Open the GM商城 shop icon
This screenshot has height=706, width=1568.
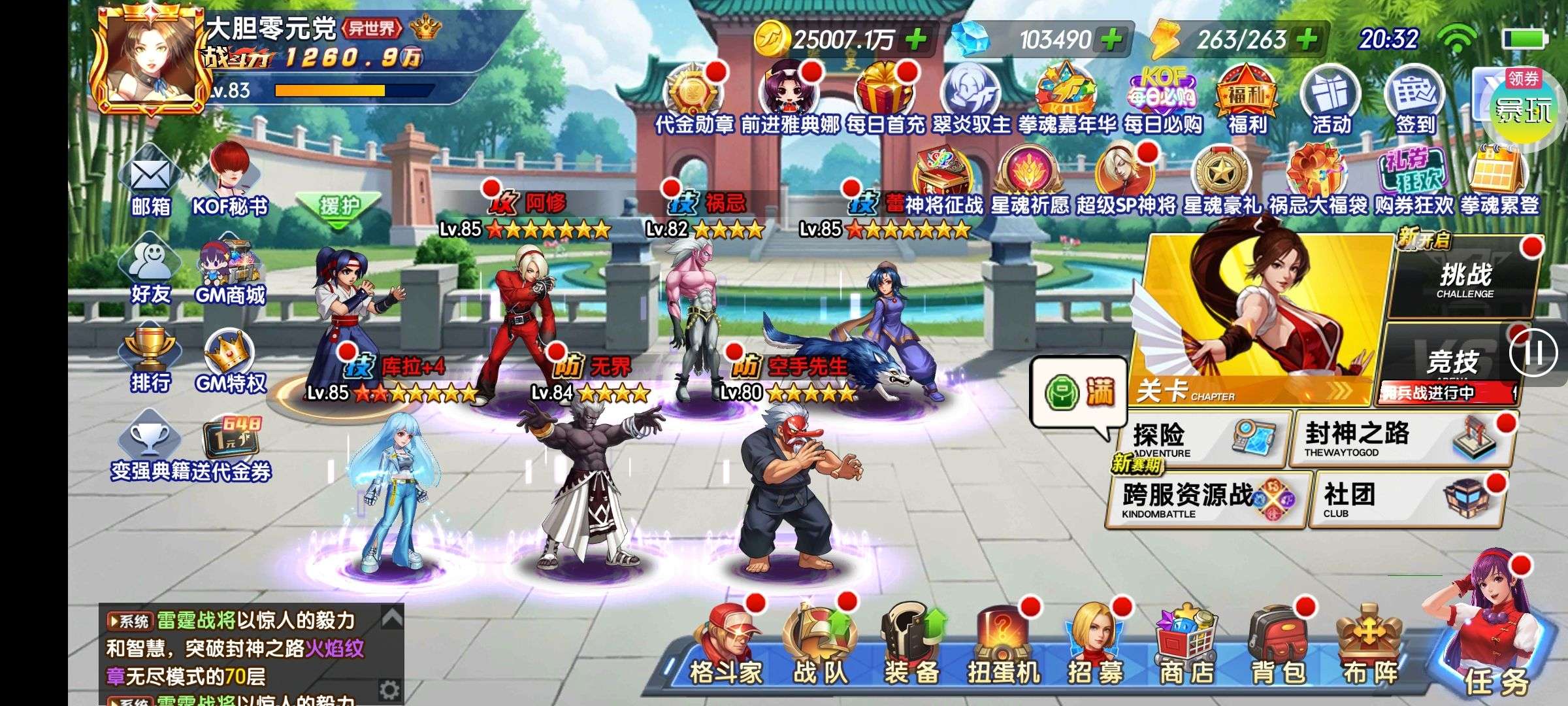click(230, 275)
